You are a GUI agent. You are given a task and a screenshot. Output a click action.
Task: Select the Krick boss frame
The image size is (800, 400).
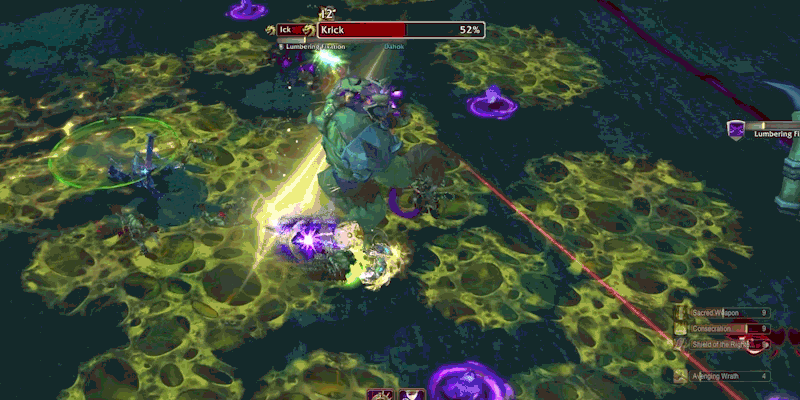pos(401,31)
